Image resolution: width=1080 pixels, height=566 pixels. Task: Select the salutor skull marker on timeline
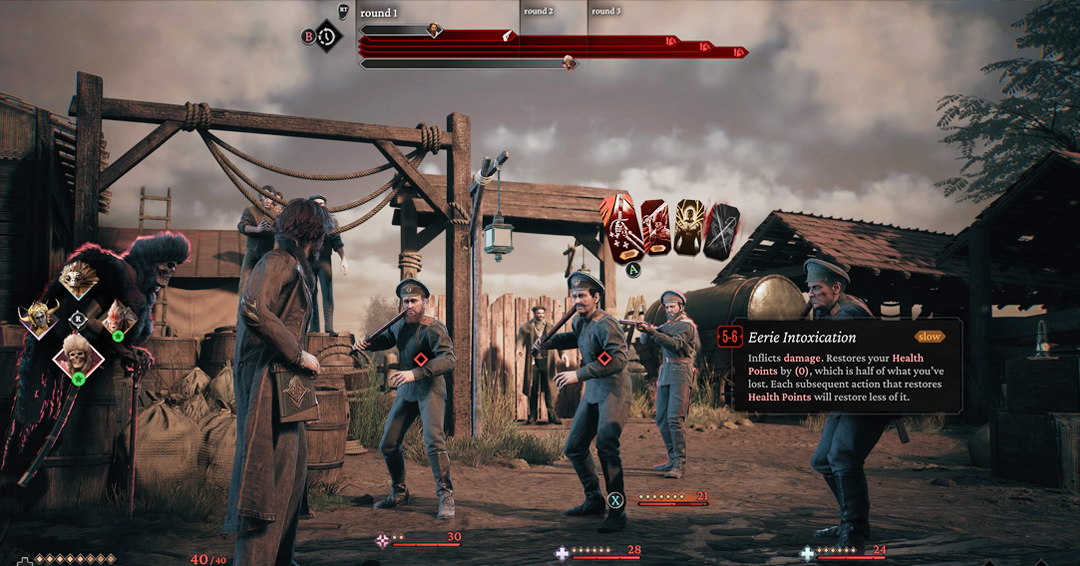(x=568, y=63)
